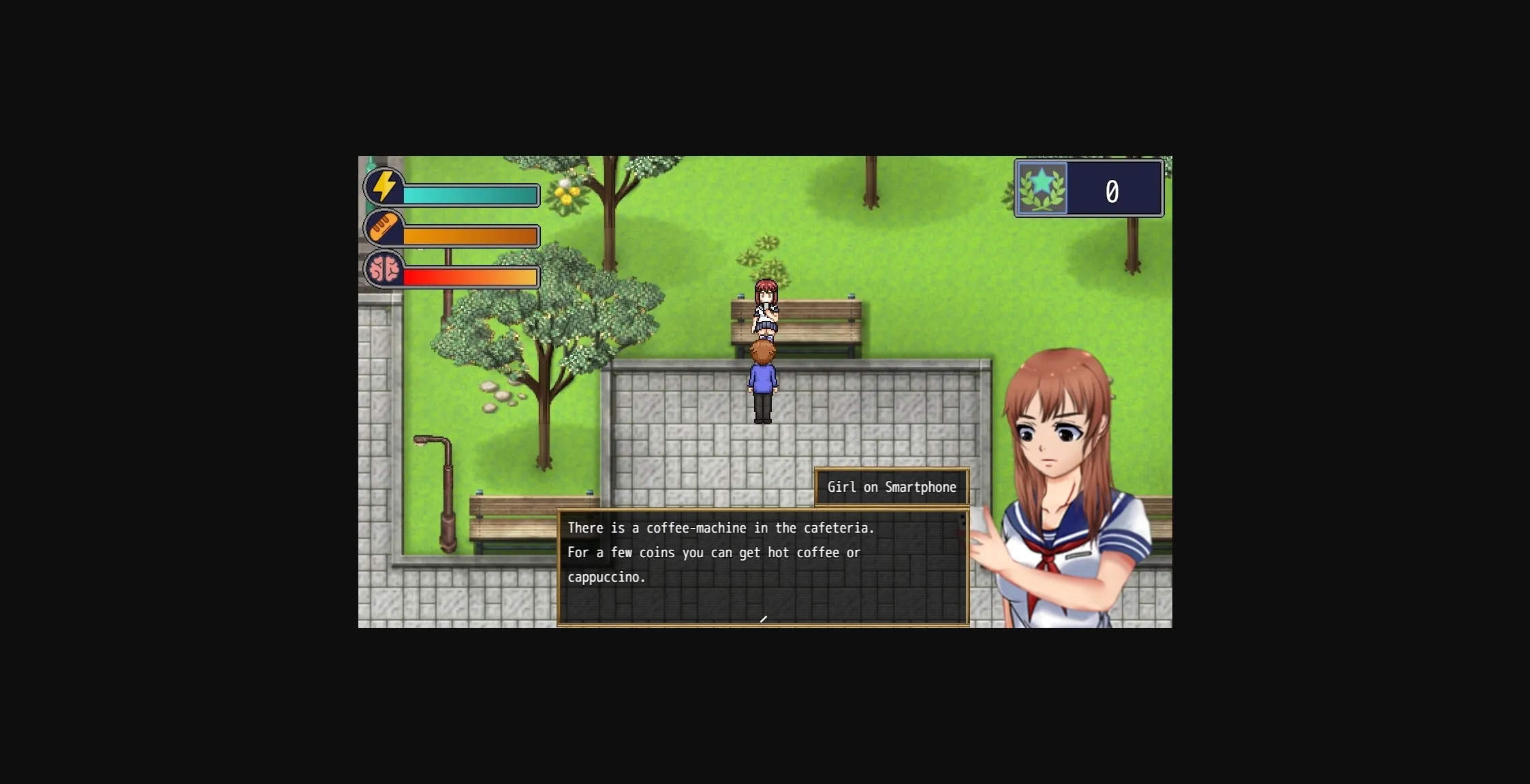The width and height of the screenshot is (1530, 784).
Task: Click the score counter showing 0
Action: 1112,191
